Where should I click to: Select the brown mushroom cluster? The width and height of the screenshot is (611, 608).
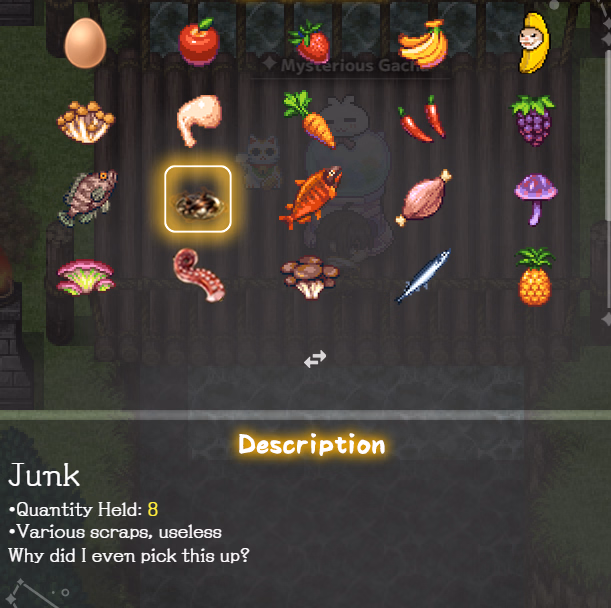(311, 276)
